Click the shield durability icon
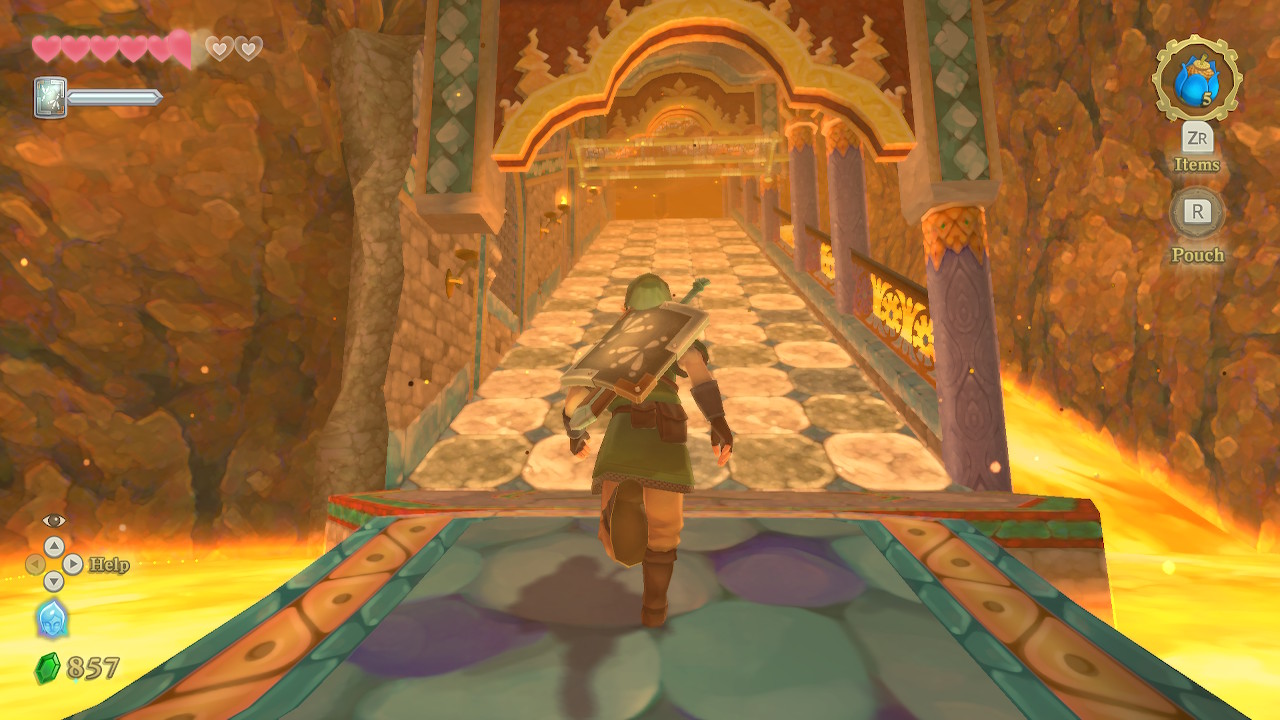The height and width of the screenshot is (720, 1280). point(50,98)
